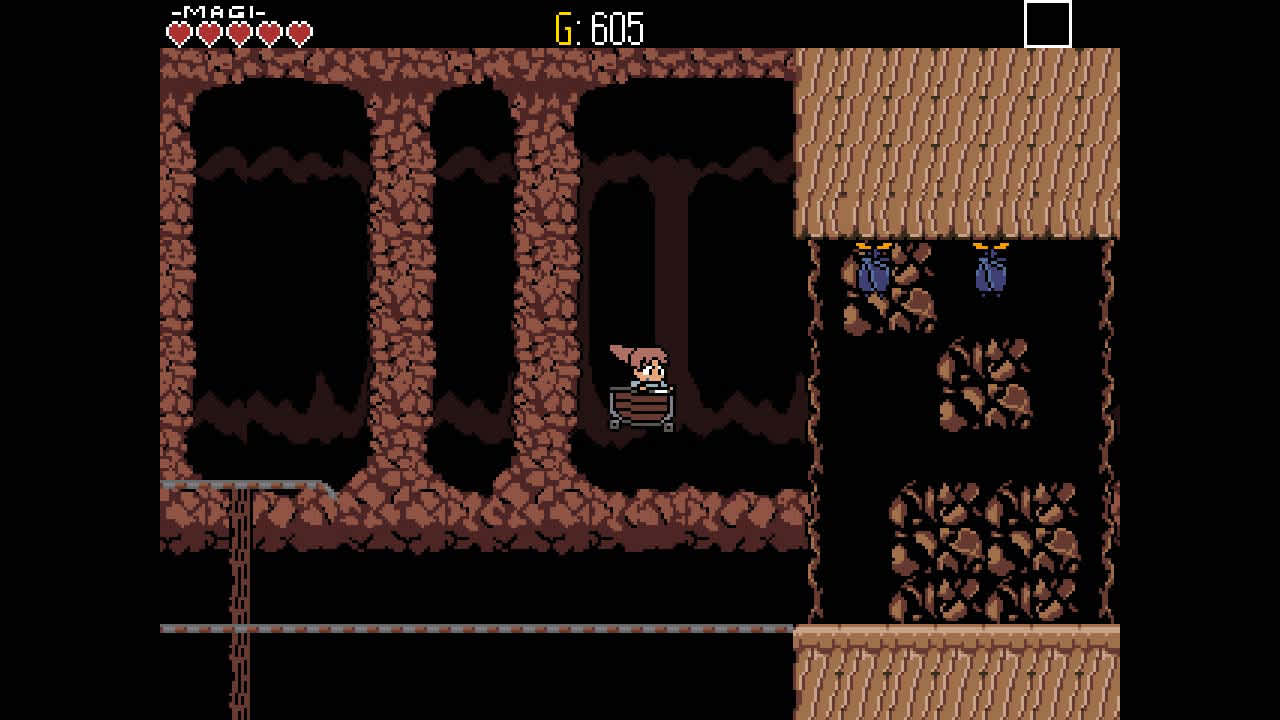
Task: Click the first heart in the MAGI health bar
Action: (x=178, y=31)
